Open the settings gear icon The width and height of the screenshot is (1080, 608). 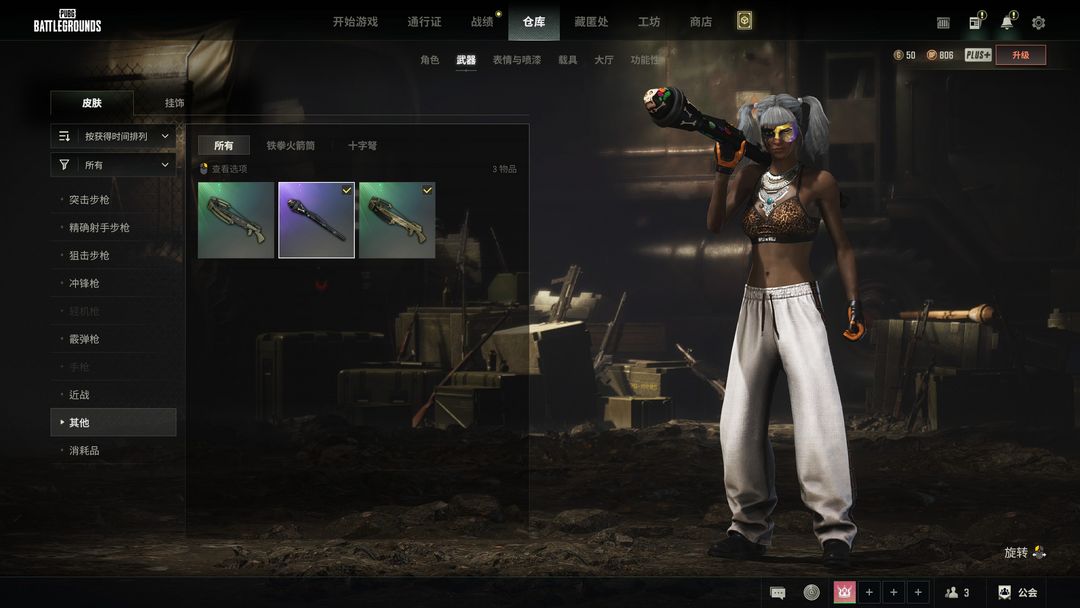[x=1038, y=23]
